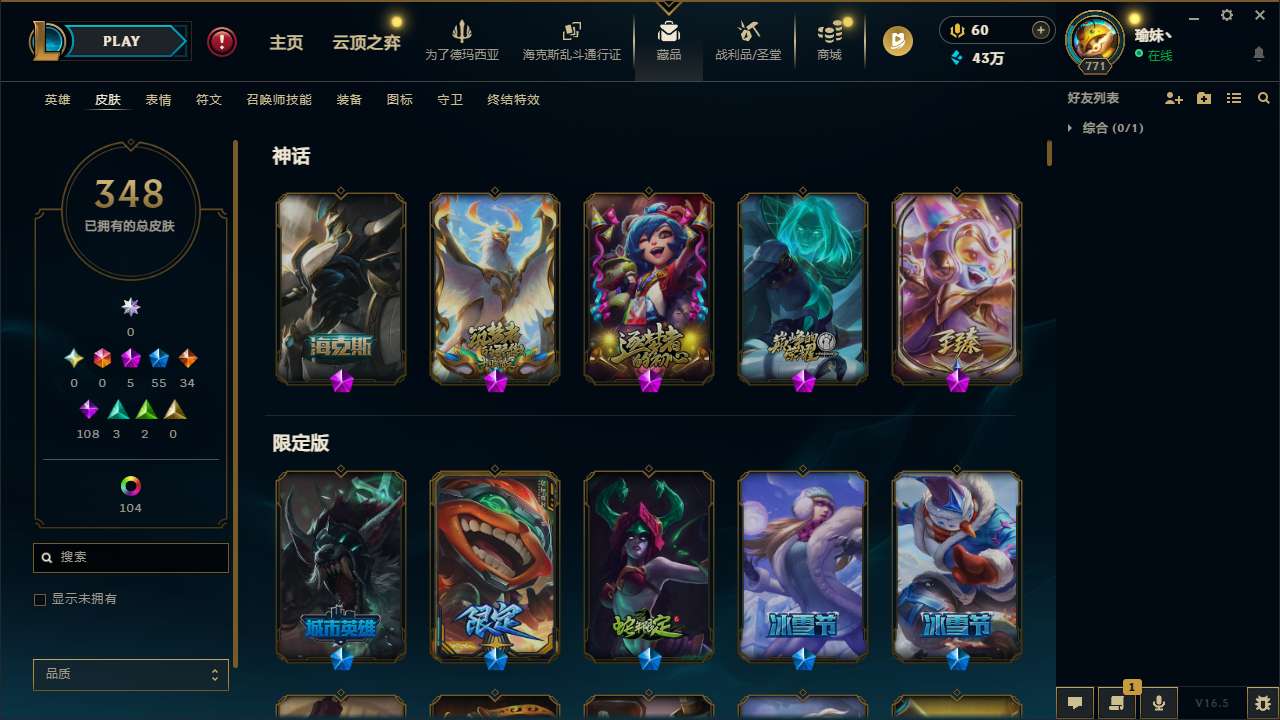
Task: Open the 品质 quality dropdown
Action: 130,674
